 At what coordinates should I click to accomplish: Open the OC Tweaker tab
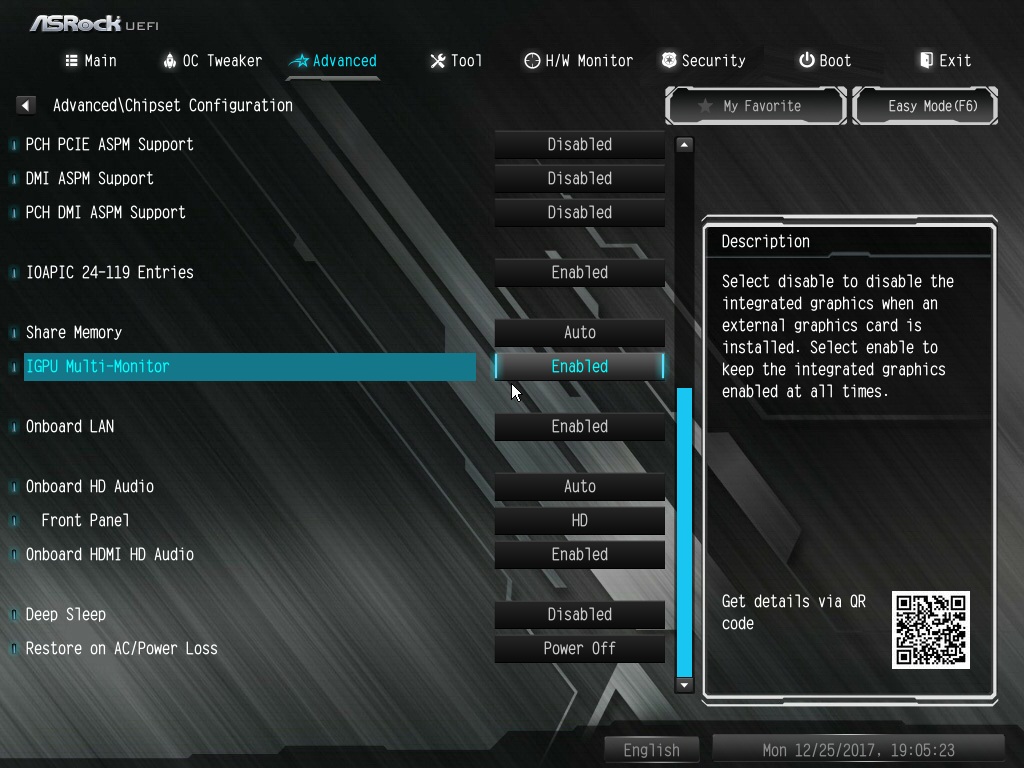pos(212,61)
